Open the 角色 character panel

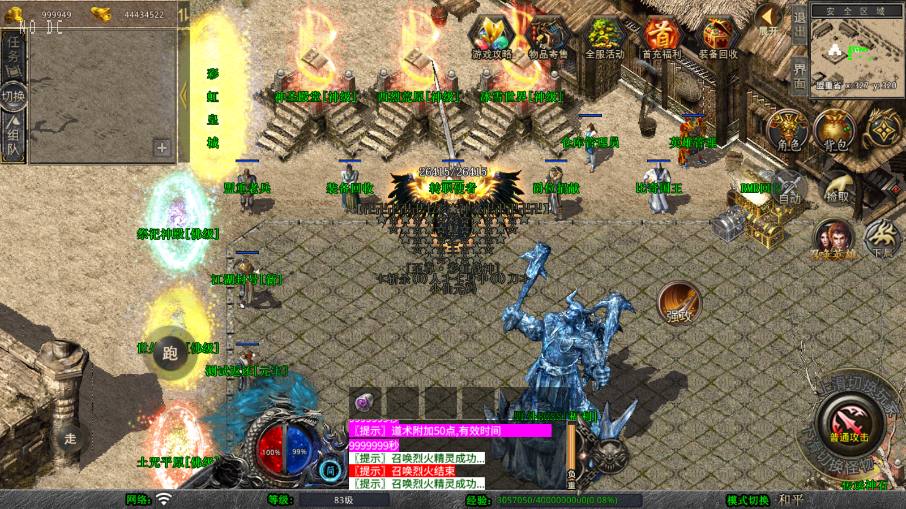point(788,130)
